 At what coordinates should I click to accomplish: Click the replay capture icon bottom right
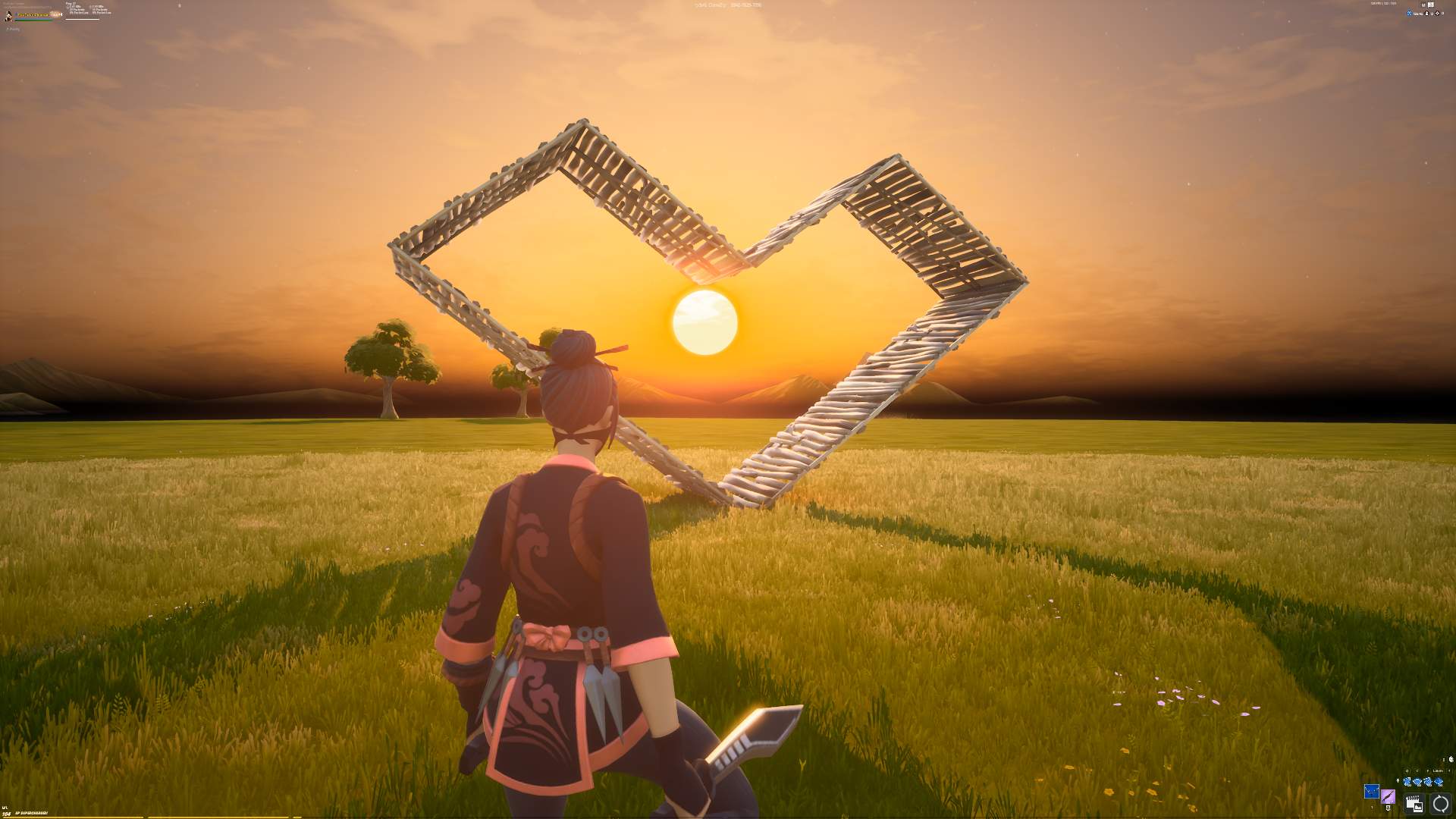pos(1414,804)
